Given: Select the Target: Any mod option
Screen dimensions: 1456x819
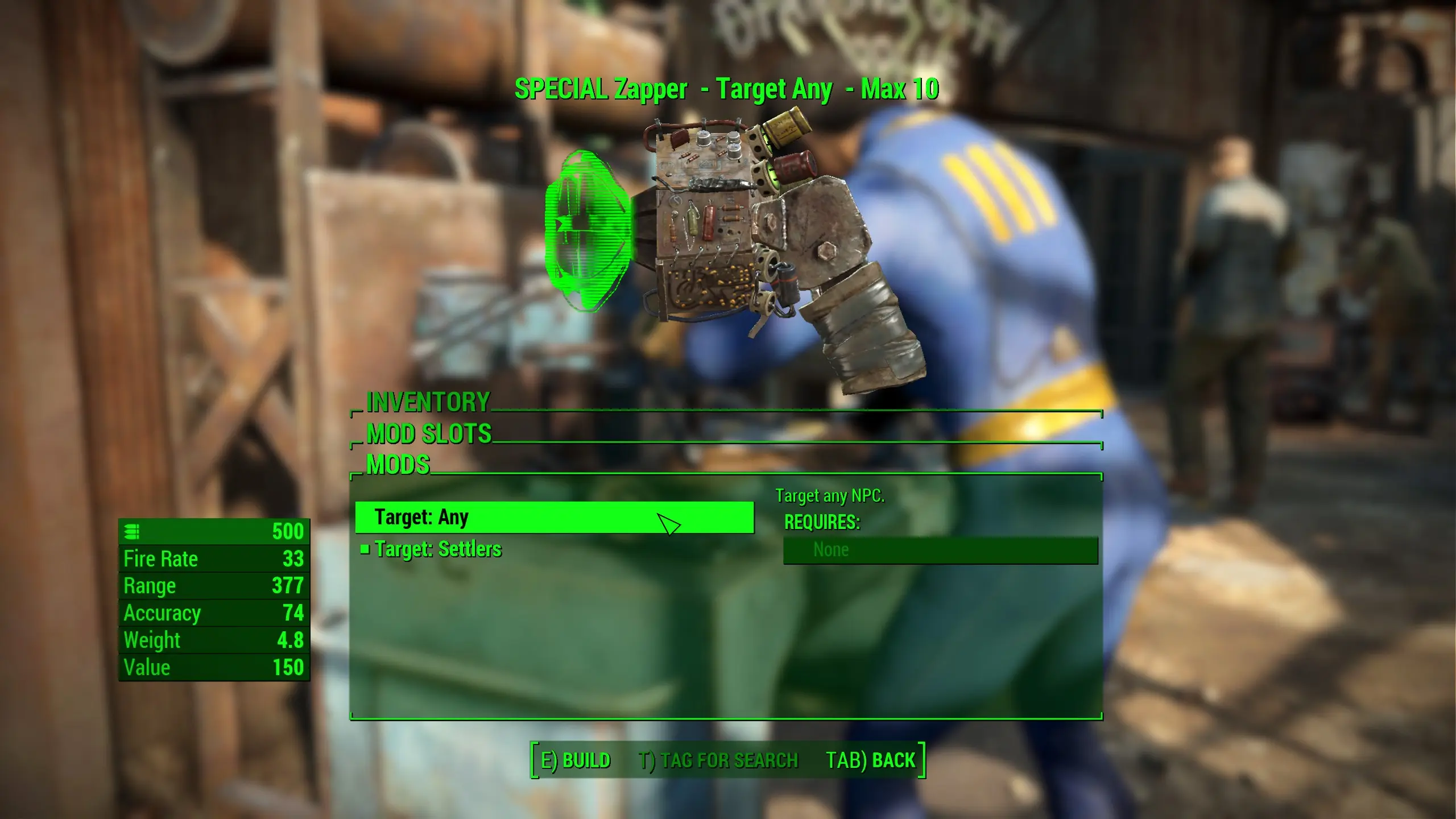Looking at the screenshot, I should [552, 518].
